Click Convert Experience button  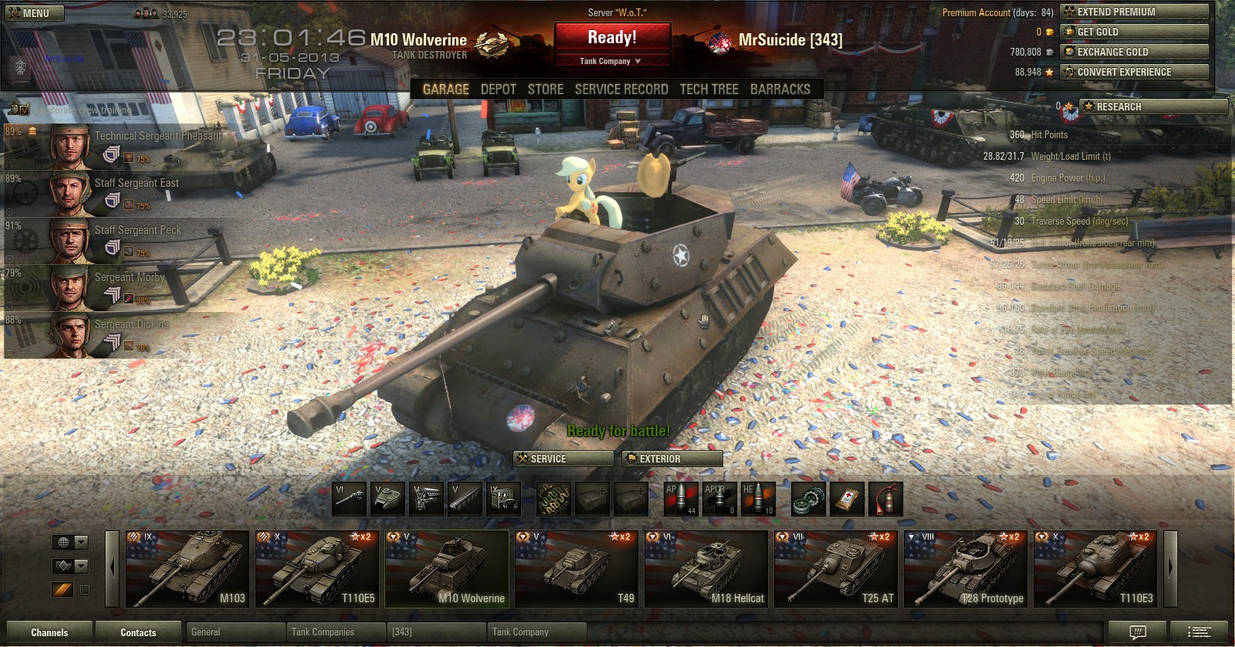1134,72
